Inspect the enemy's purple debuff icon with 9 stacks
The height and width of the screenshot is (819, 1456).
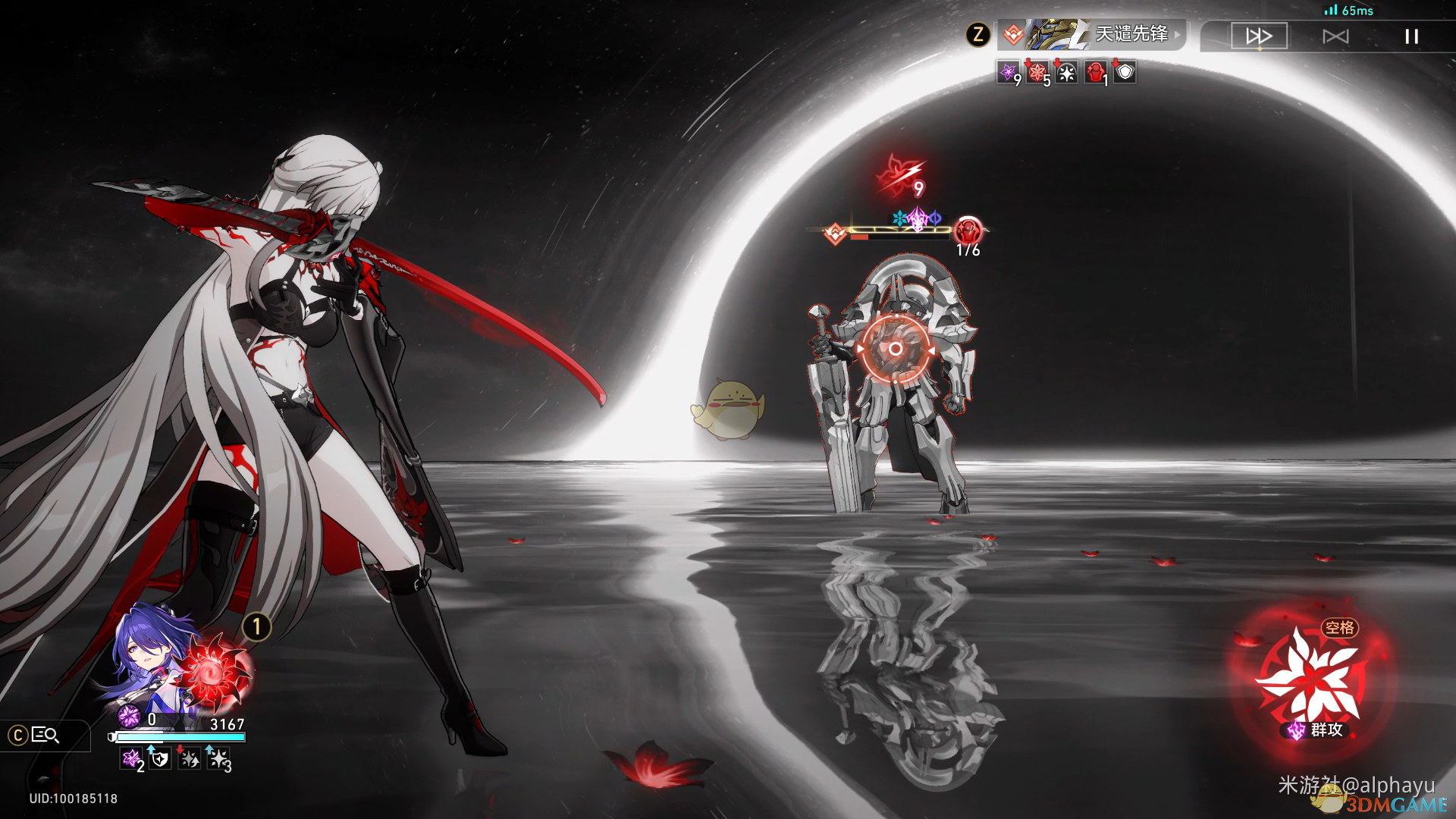pyautogui.click(x=1008, y=73)
